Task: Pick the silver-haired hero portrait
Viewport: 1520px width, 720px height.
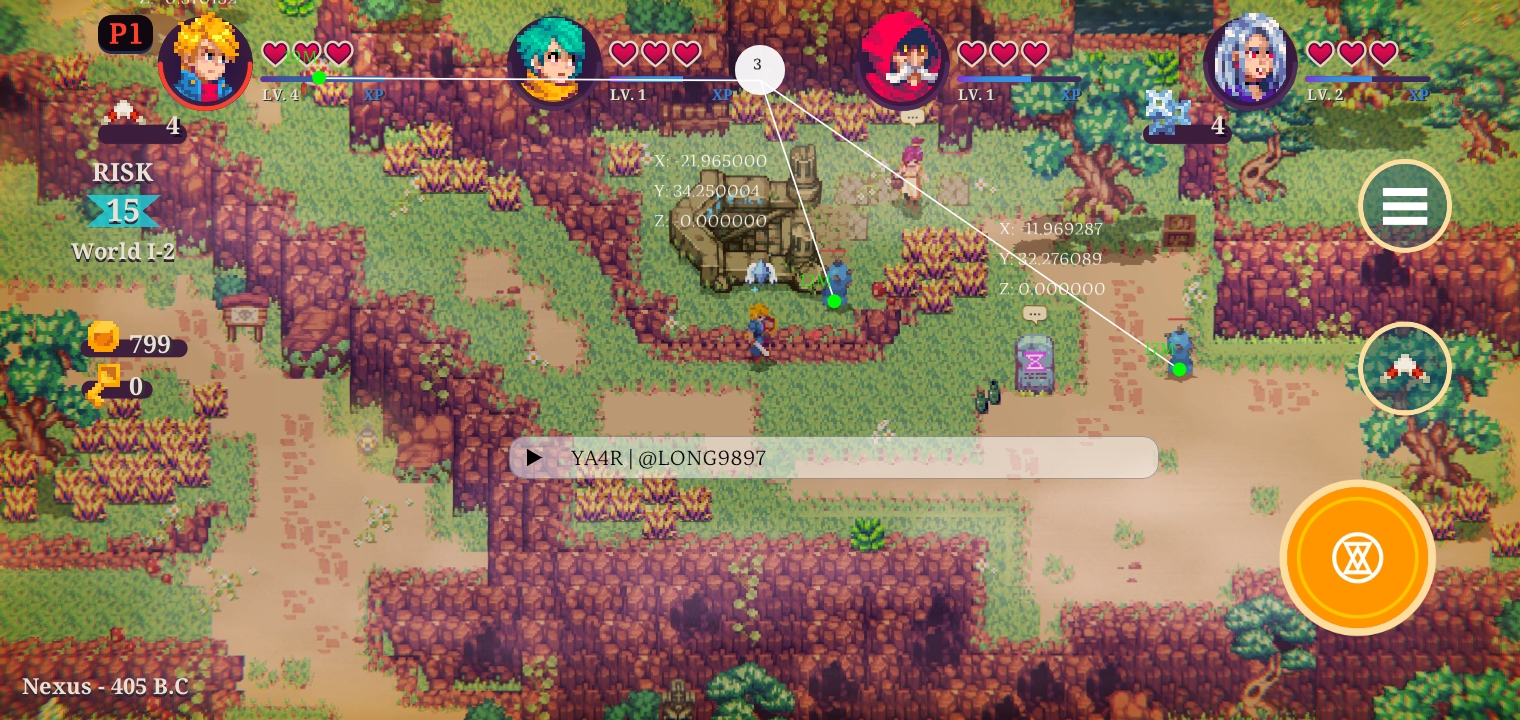Action: click(1251, 61)
